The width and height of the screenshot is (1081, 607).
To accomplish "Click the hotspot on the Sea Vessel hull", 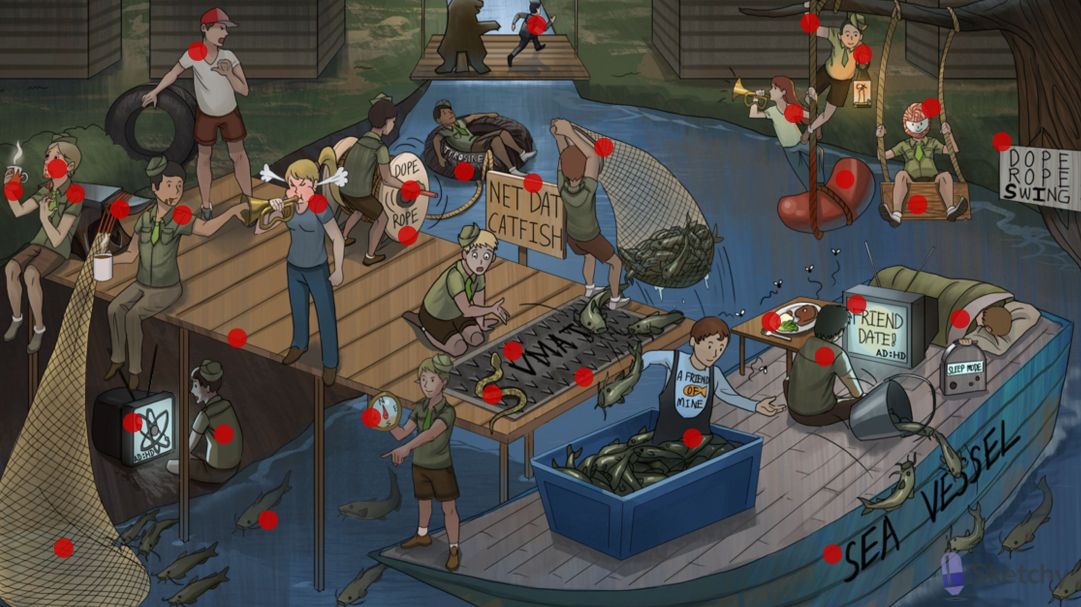I will [x=832, y=553].
